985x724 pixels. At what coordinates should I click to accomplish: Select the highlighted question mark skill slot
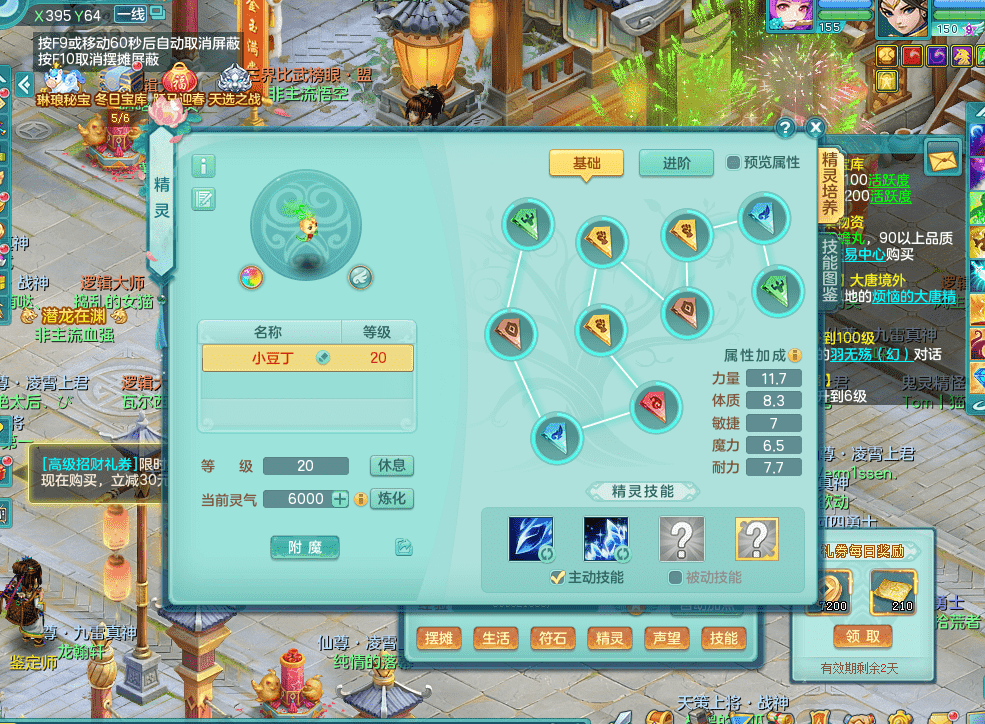pyautogui.click(x=757, y=539)
